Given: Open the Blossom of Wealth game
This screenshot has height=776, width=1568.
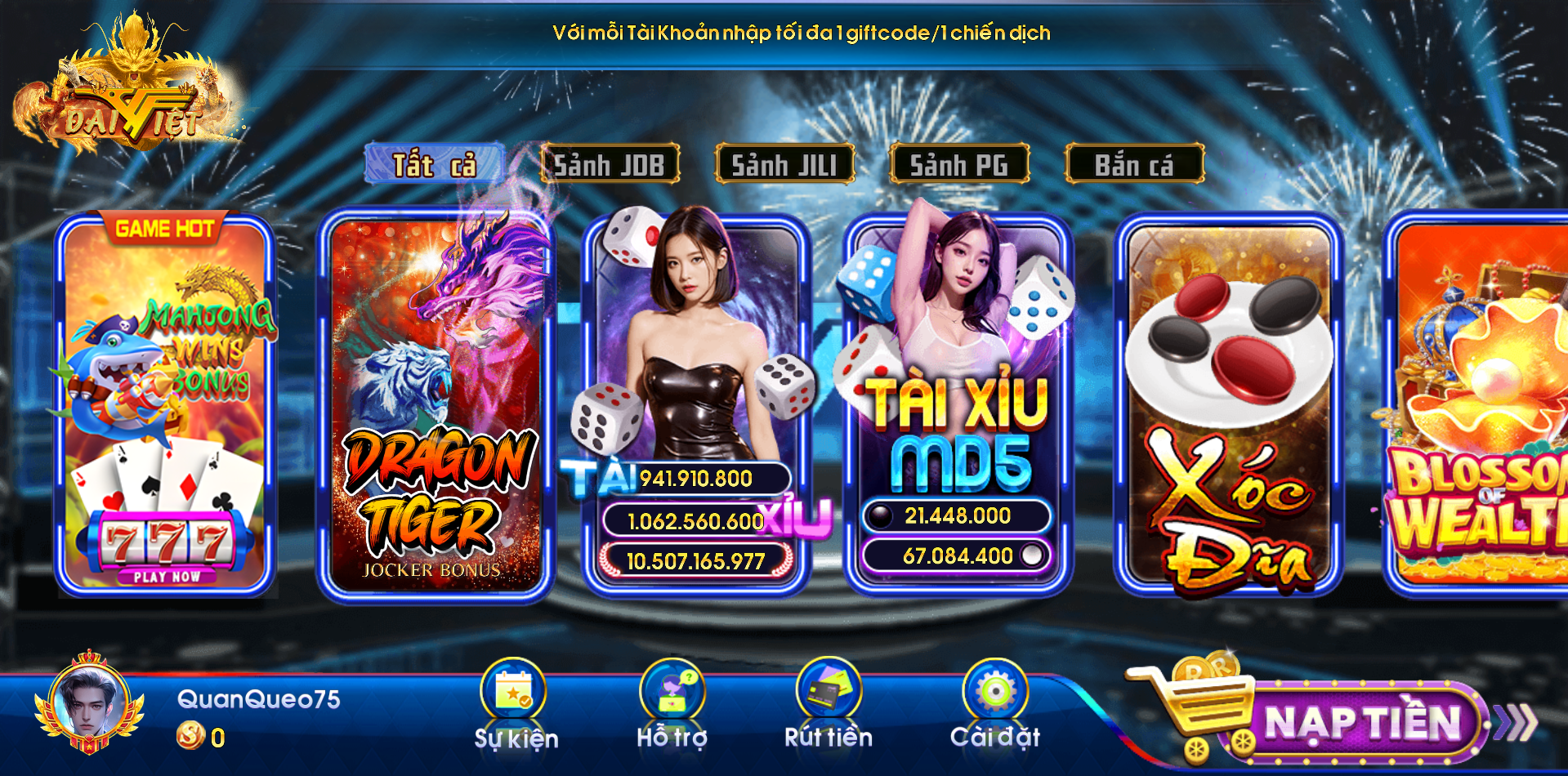Looking at the screenshot, I should [x=1479, y=406].
